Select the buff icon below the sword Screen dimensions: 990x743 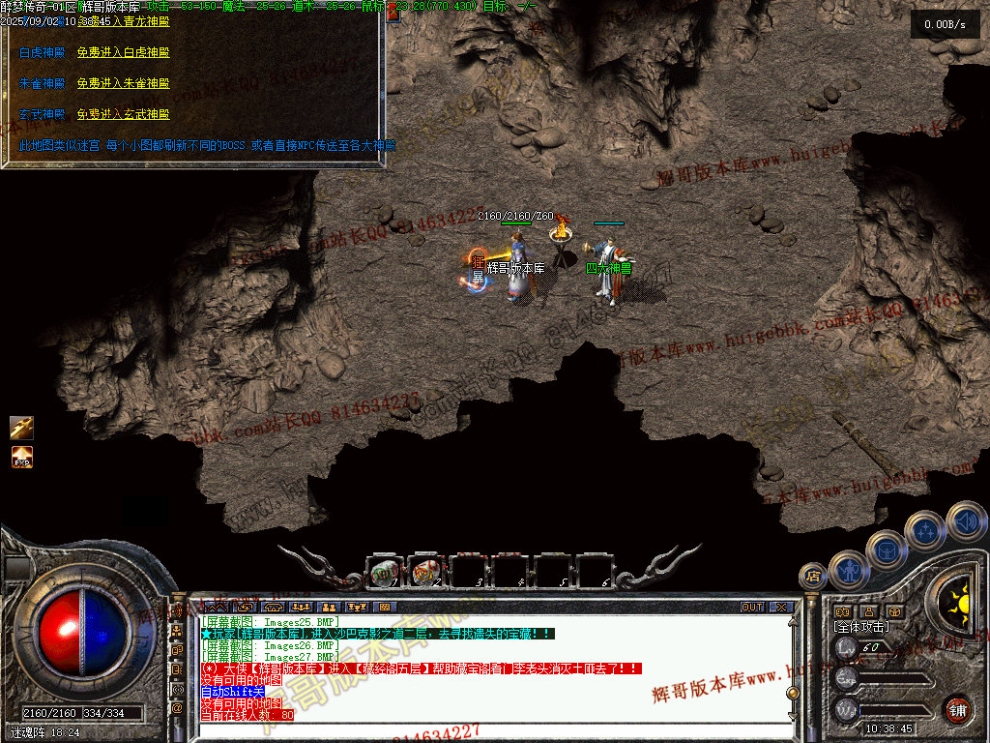click(22, 458)
